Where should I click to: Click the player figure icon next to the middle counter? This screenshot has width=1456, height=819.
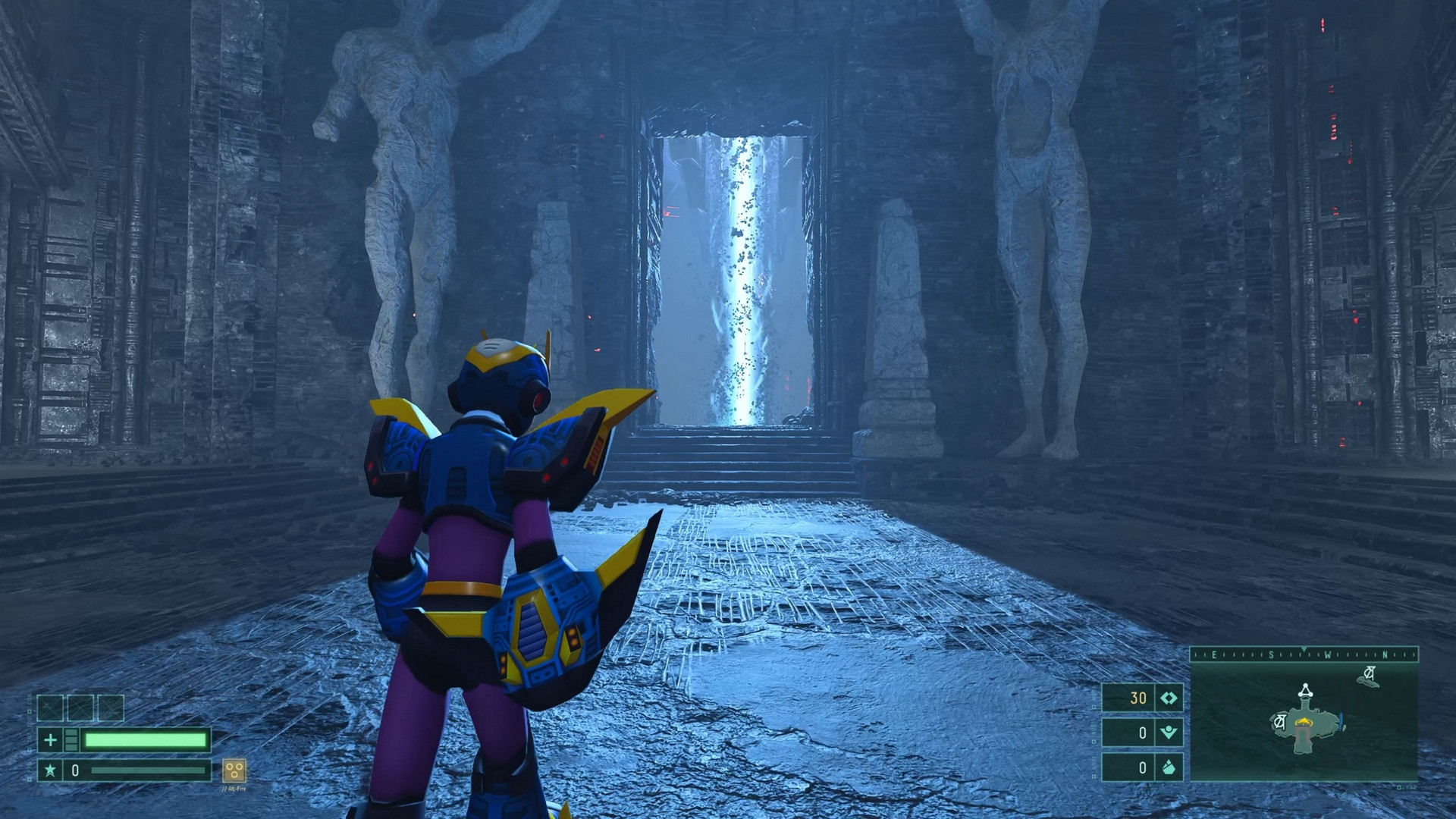click(1169, 733)
